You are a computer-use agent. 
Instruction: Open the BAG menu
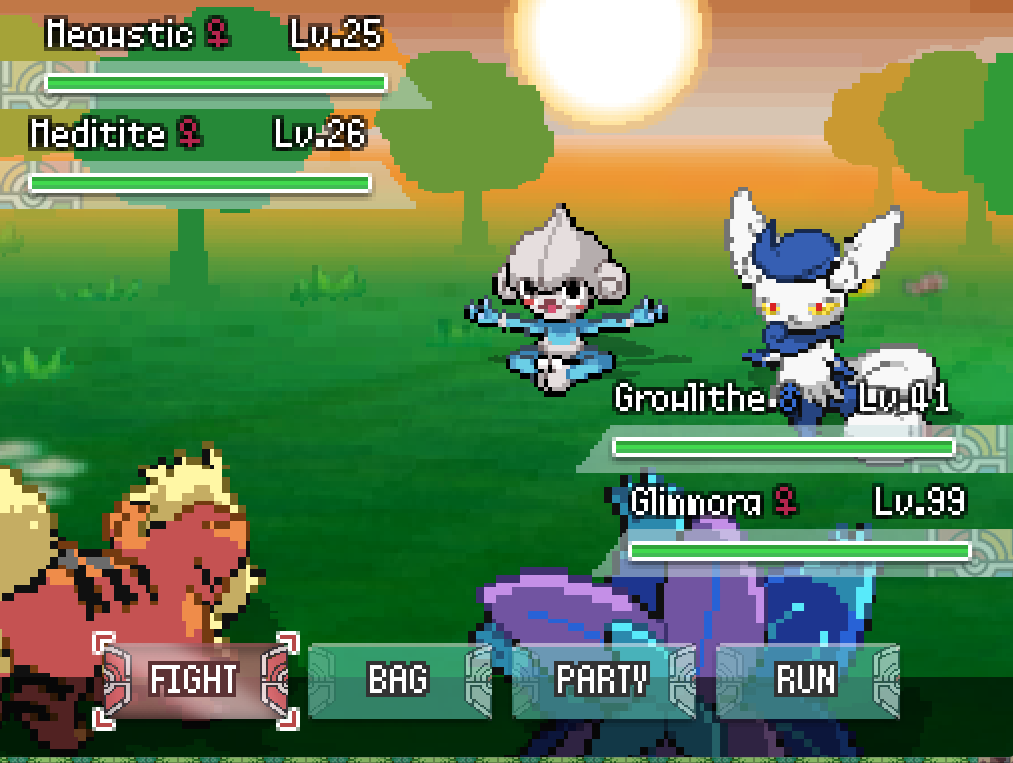click(398, 680)
